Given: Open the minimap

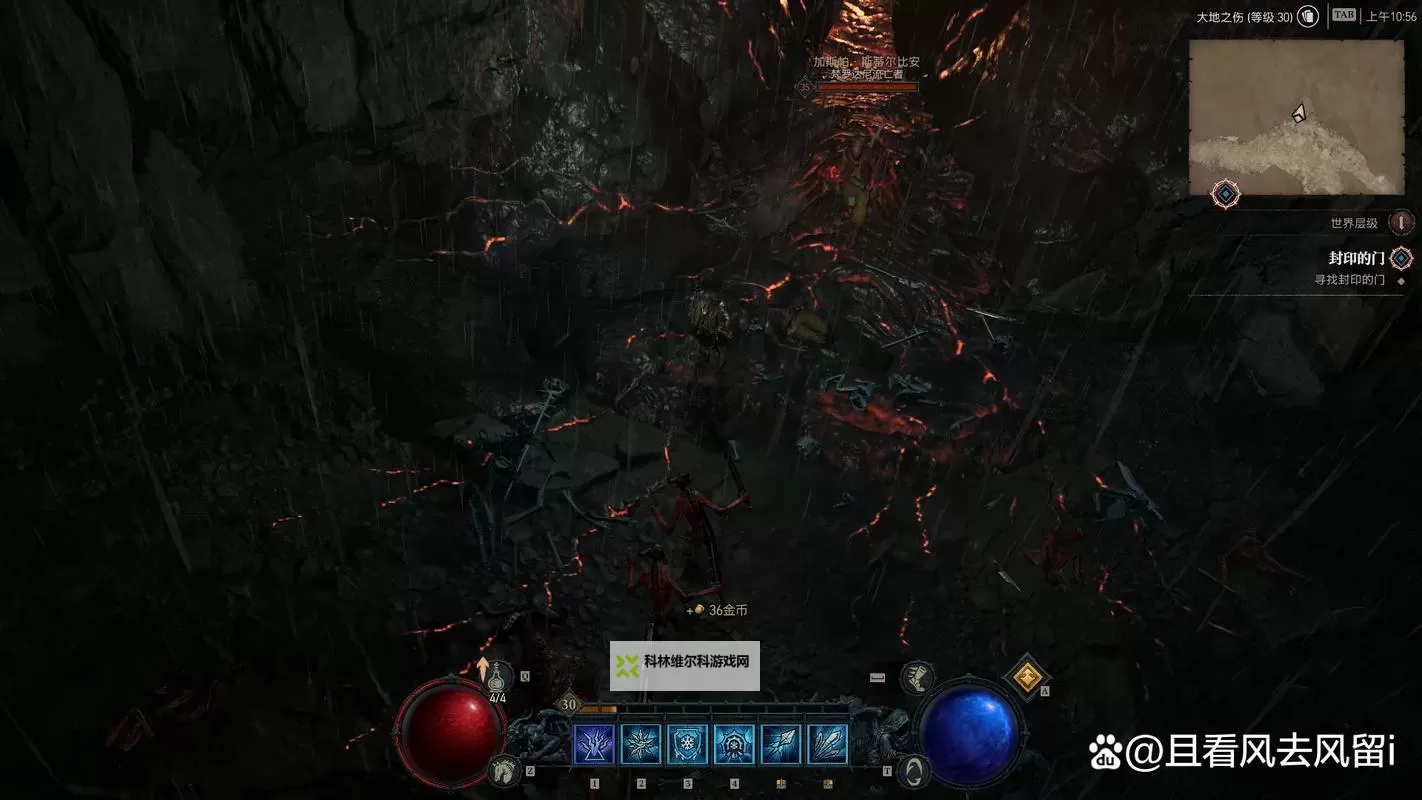Looking at the screenshot, I should point(1296,117).
